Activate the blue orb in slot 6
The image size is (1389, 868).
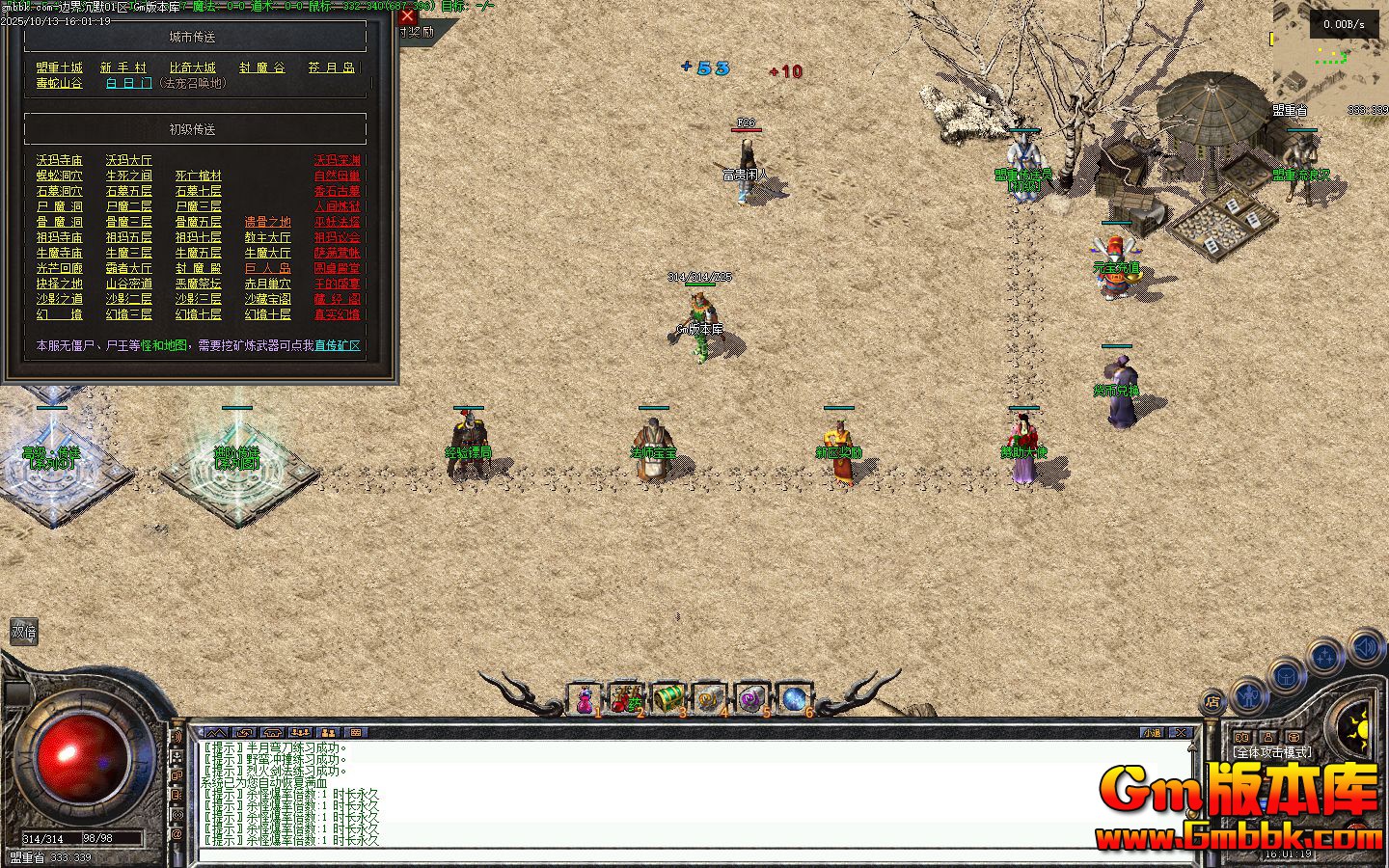[x=794, y=698]
